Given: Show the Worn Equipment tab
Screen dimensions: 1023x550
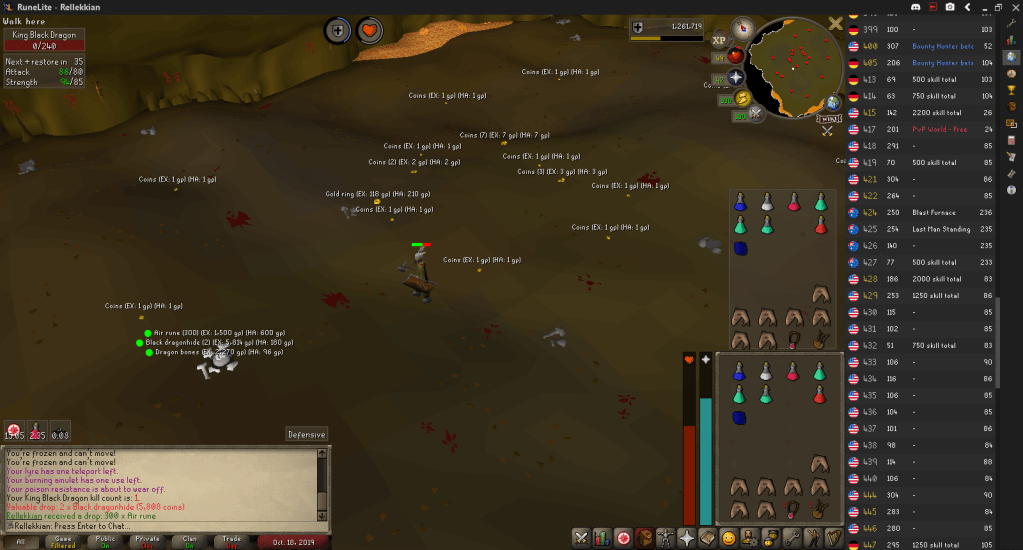Looking at the screenshot, I should click(665, 538).
